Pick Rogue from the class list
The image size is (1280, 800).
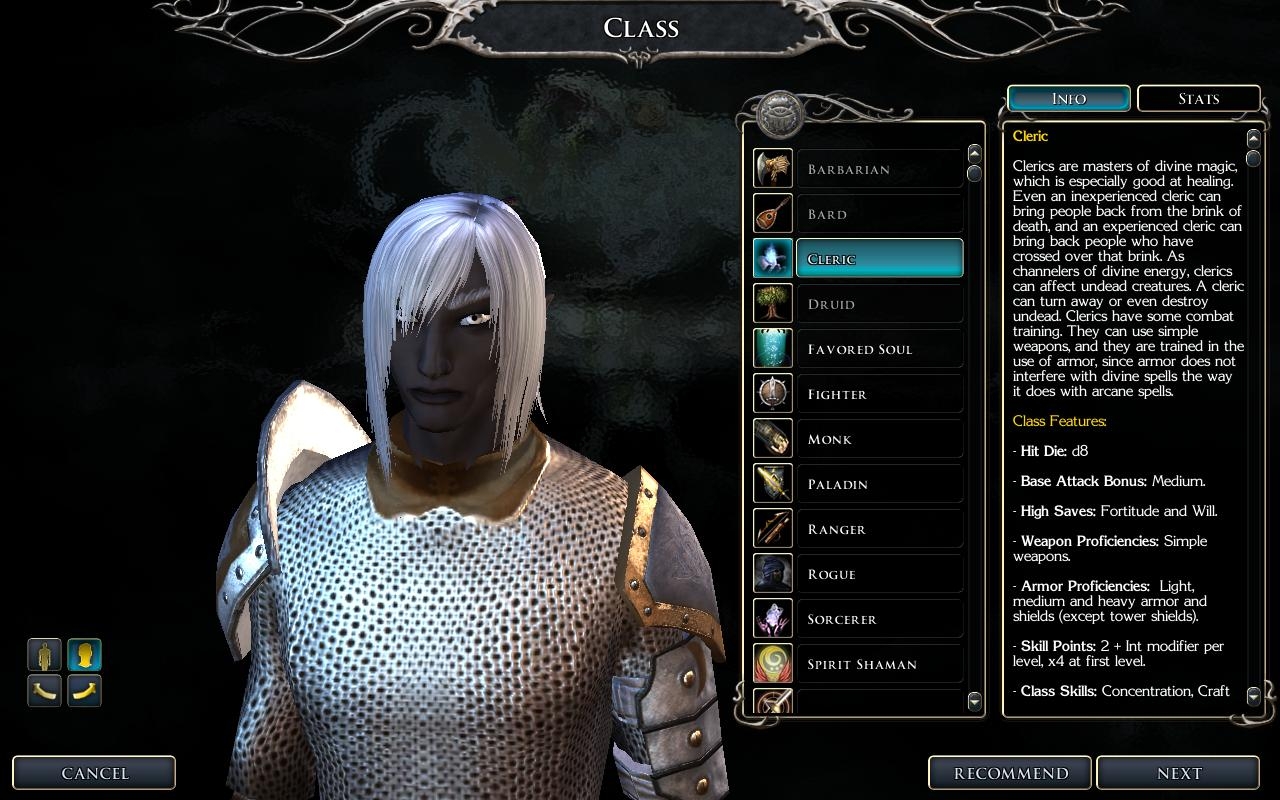coord(878,574)
